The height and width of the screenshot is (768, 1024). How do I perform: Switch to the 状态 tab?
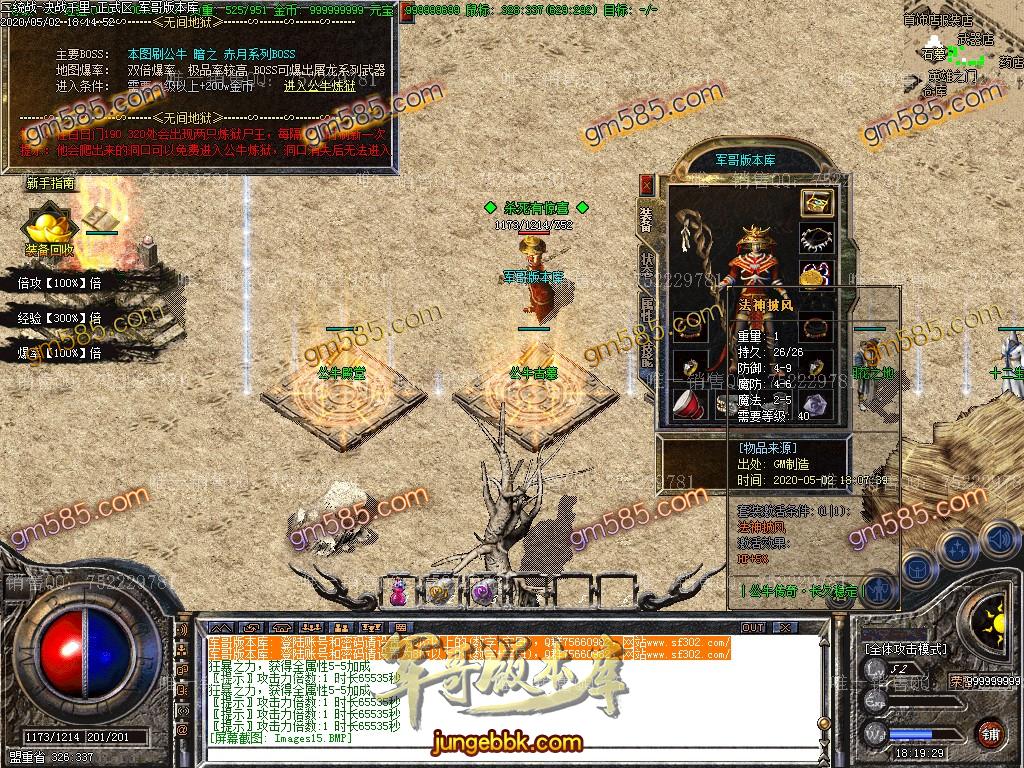646,264
